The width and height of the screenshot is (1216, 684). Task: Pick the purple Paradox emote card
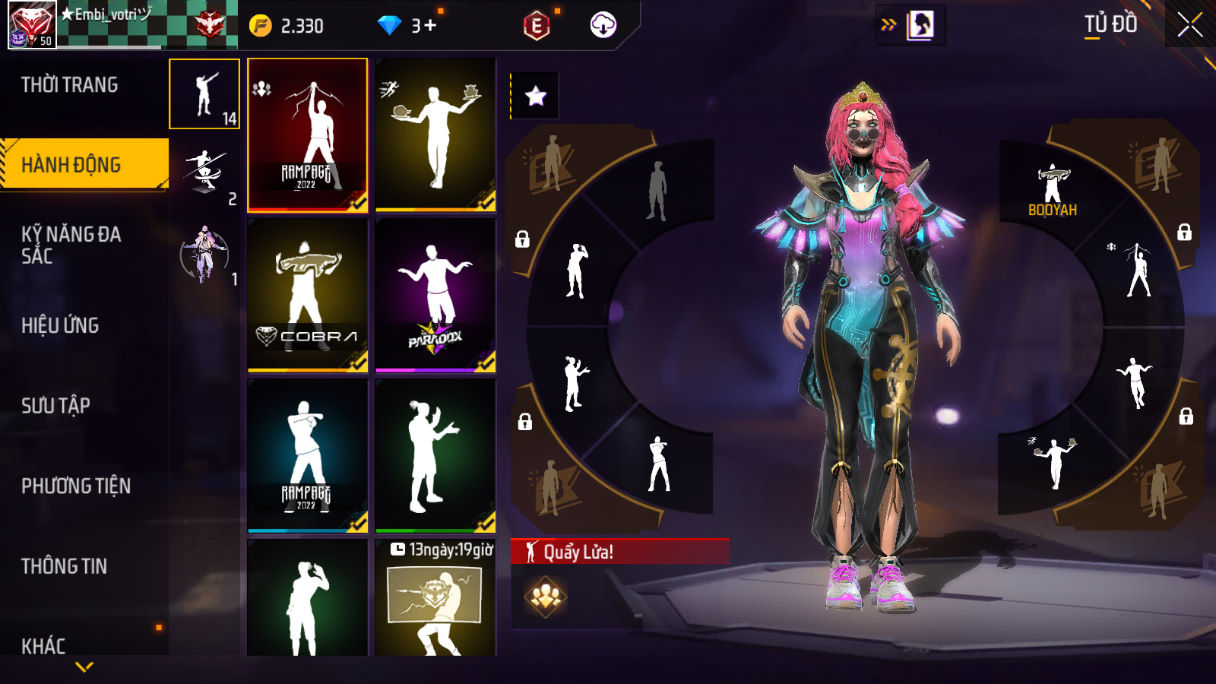[436, 294]
